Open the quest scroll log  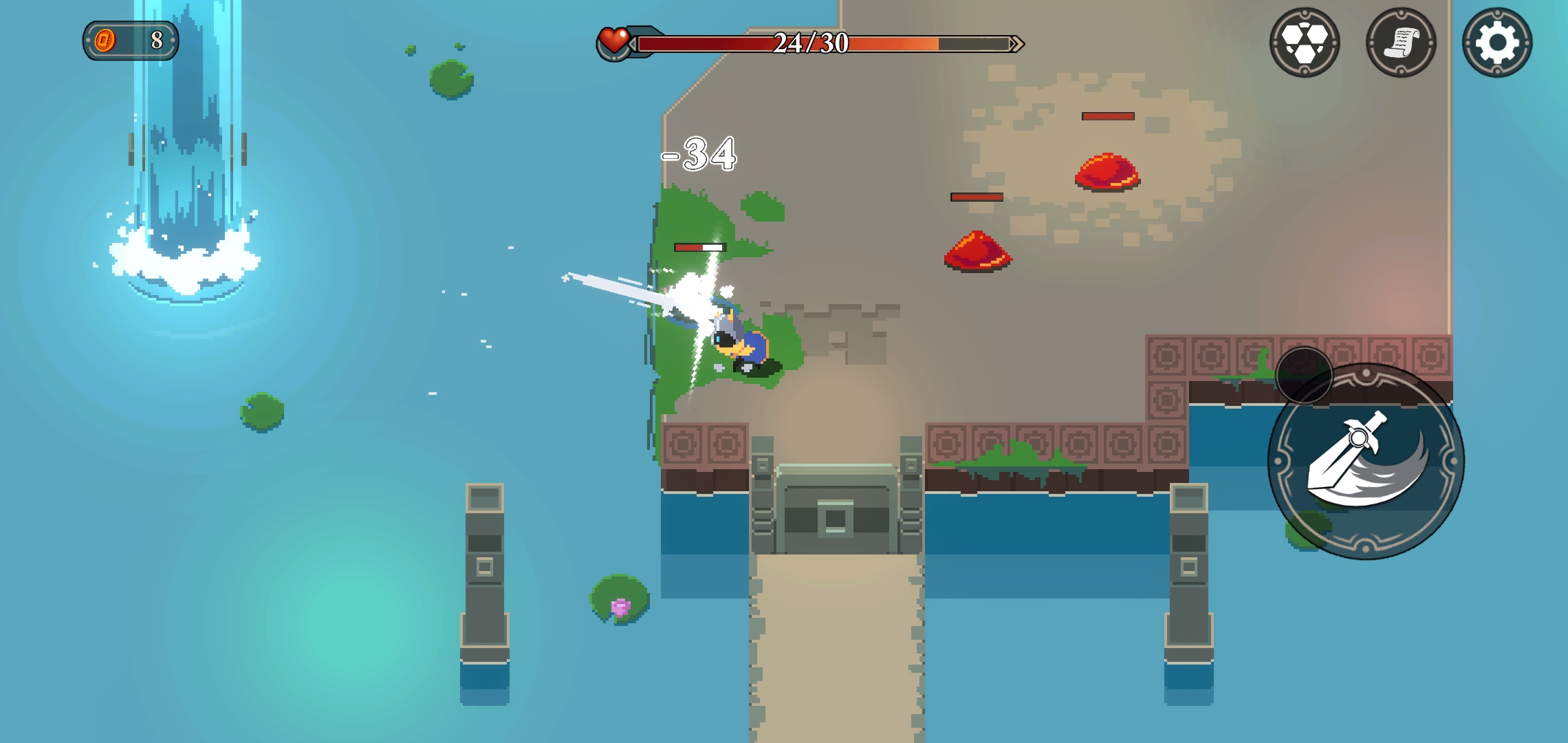1400,43
